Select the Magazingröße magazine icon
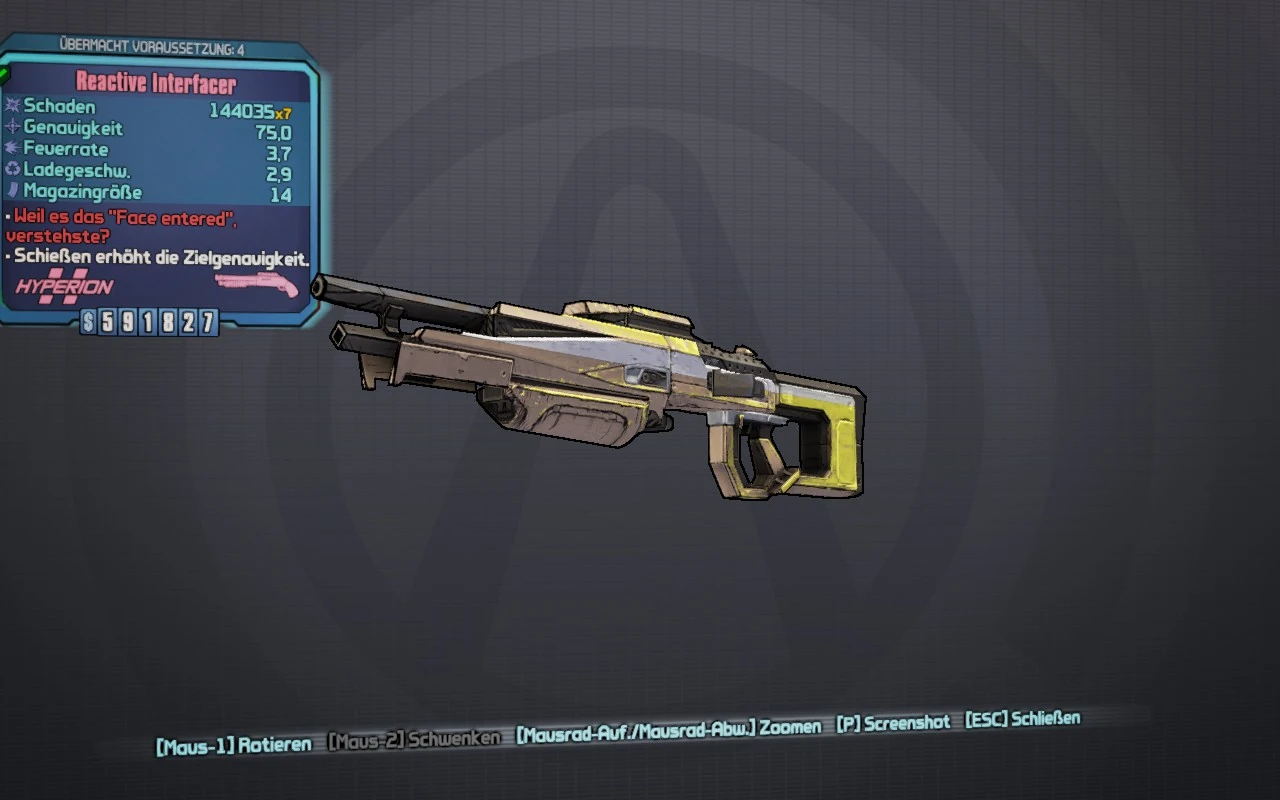 [x=11, y=190]
